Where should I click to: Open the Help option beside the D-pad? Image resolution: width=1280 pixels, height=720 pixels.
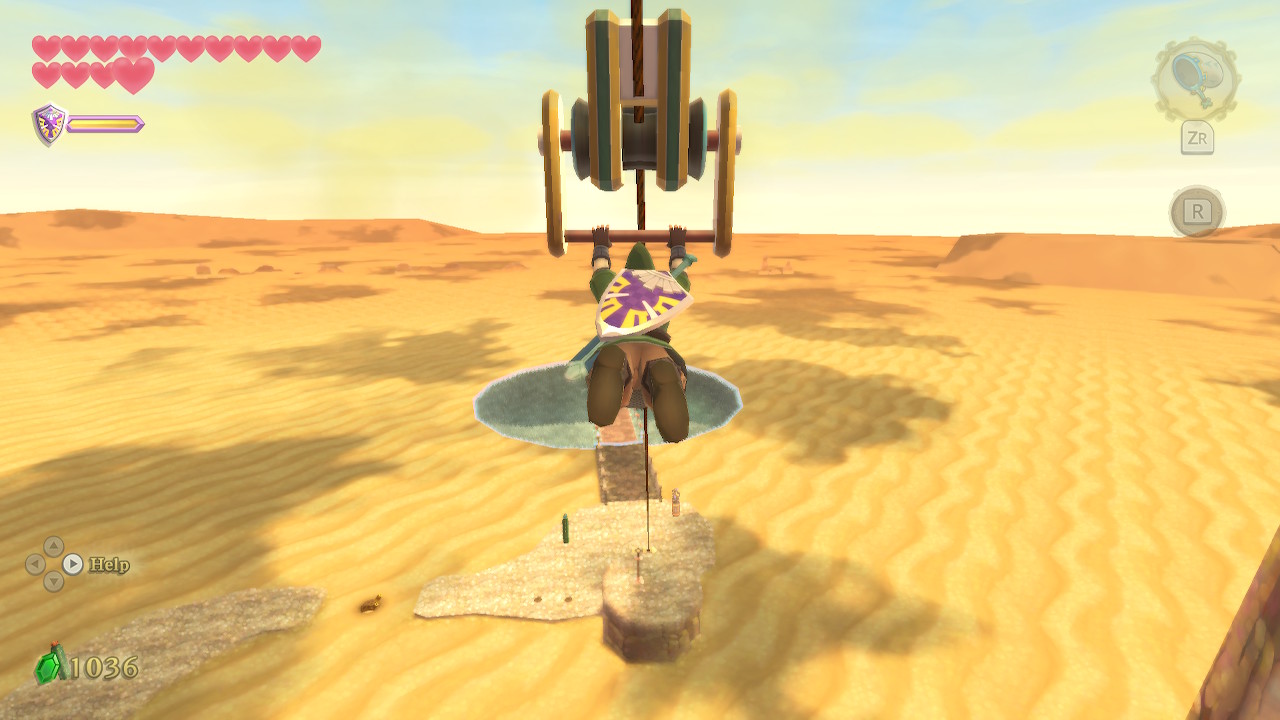click(108, 565)
